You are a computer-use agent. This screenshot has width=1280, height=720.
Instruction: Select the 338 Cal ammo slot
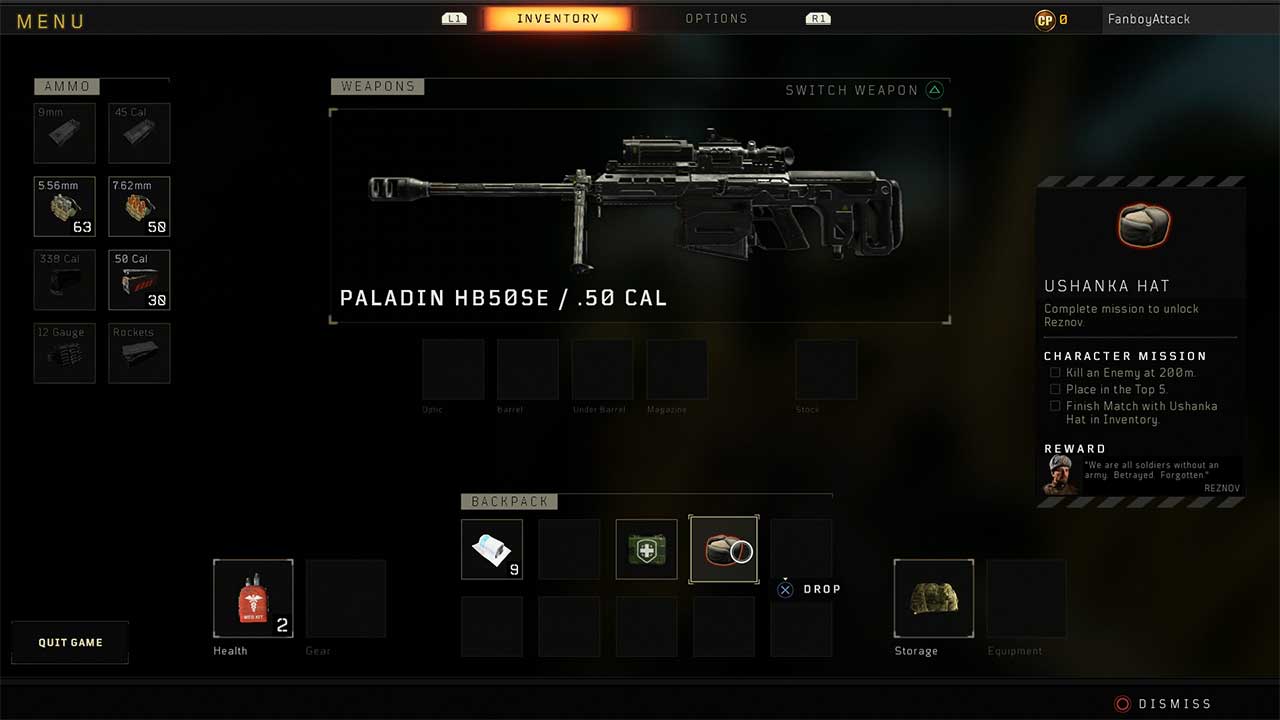tap(65, 280)
